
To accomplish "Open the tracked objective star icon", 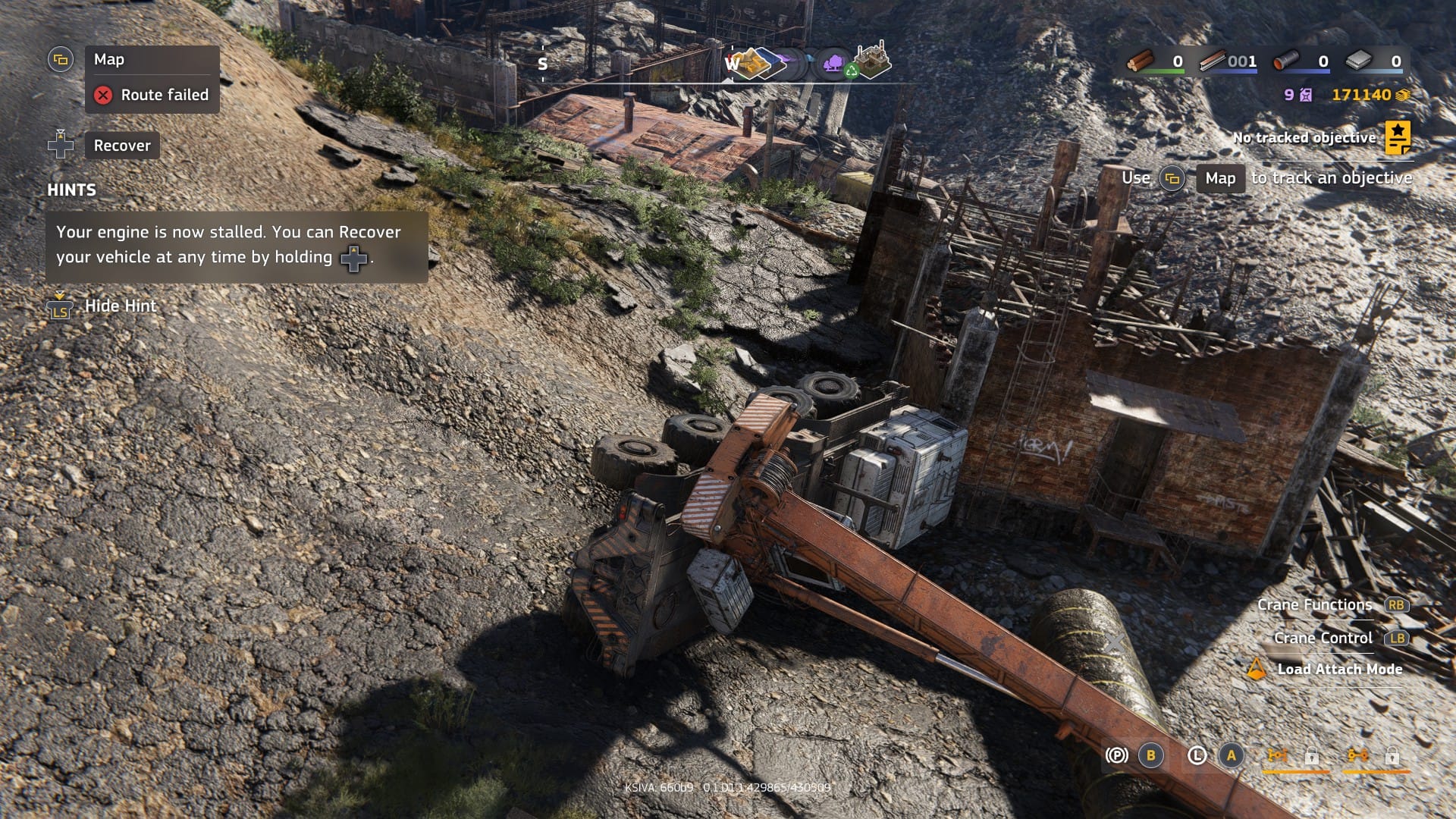I will coord(1397,137).
